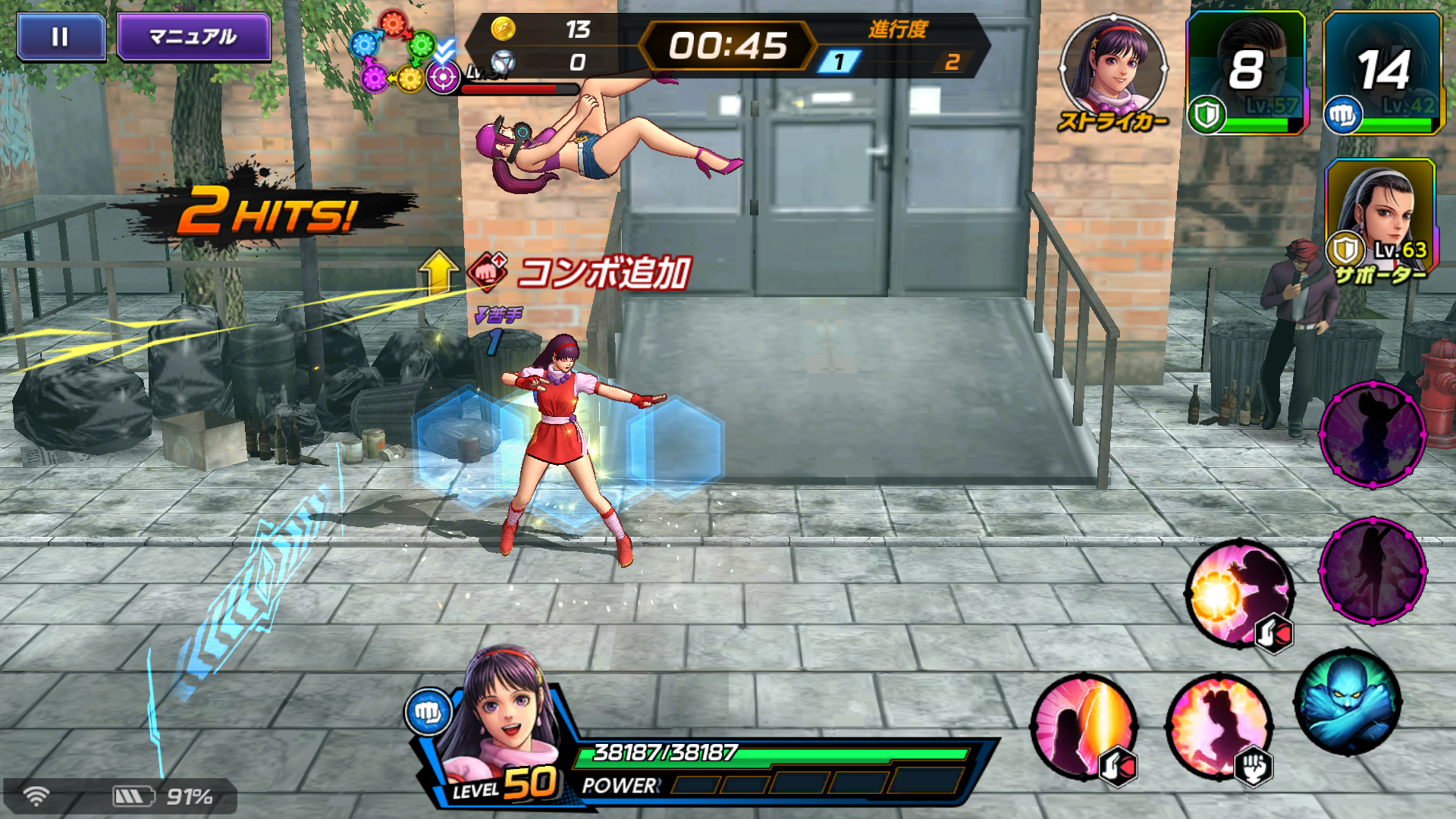Toggle the マニュアル control mode button
This screenshot has height=819, width=1456.
pos(193,36)
